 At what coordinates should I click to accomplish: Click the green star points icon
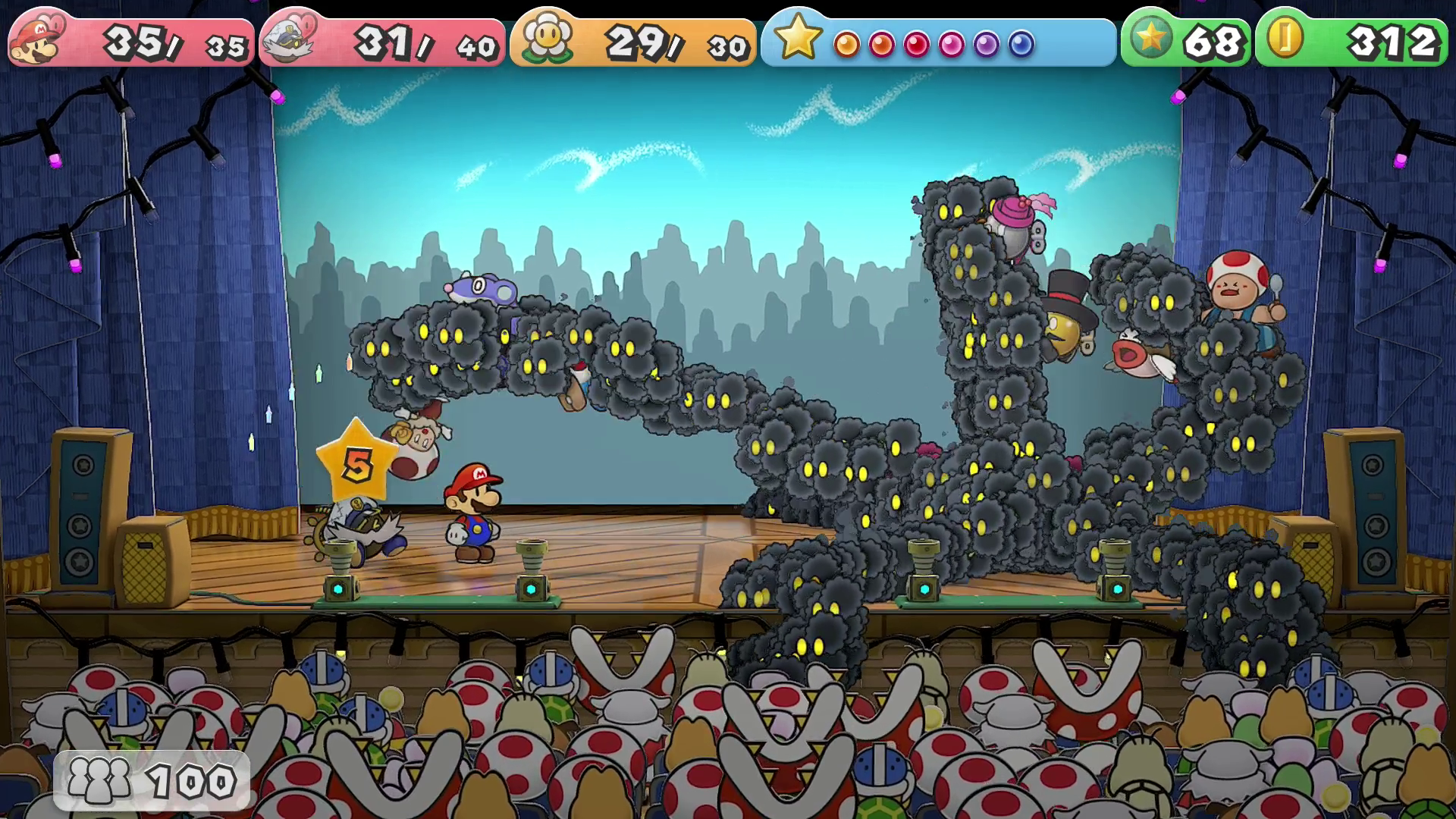pyautogui.click(x=1150, y=38)
